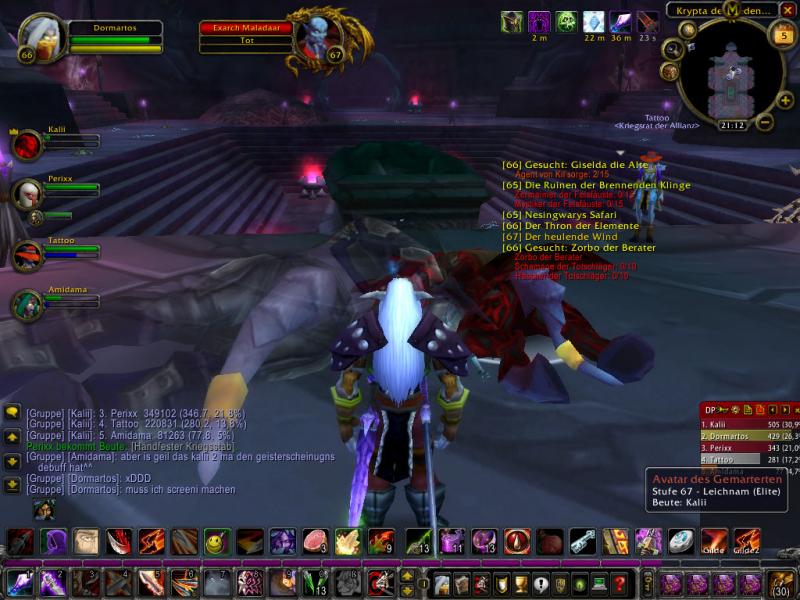Close the minimap with the X button
Image resolution: width=800 pixels, height=600 pixels.
point(788,10)
